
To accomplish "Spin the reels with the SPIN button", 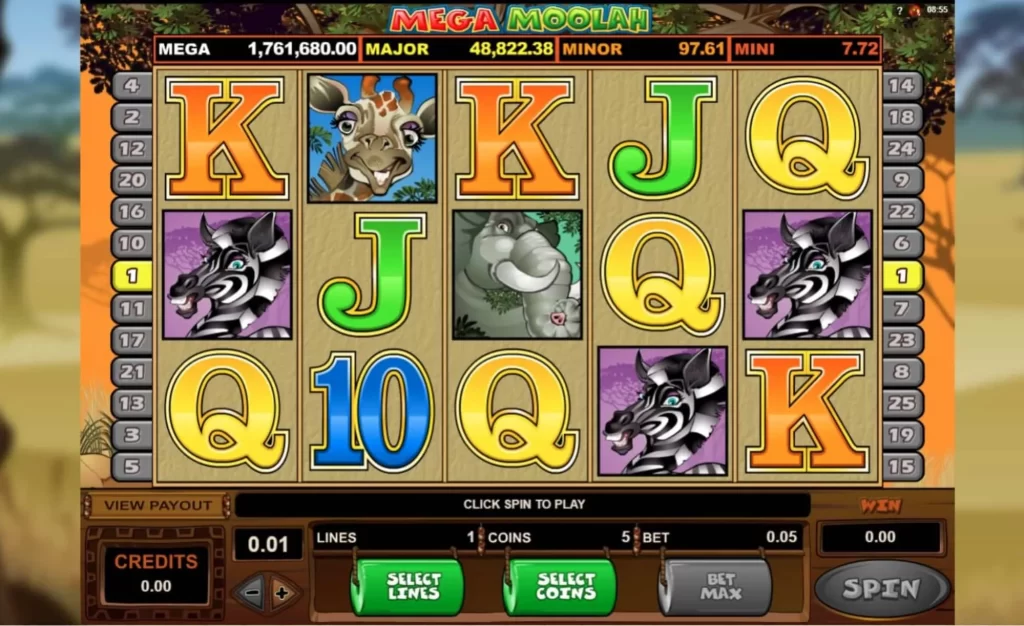I will pos(881,589).
